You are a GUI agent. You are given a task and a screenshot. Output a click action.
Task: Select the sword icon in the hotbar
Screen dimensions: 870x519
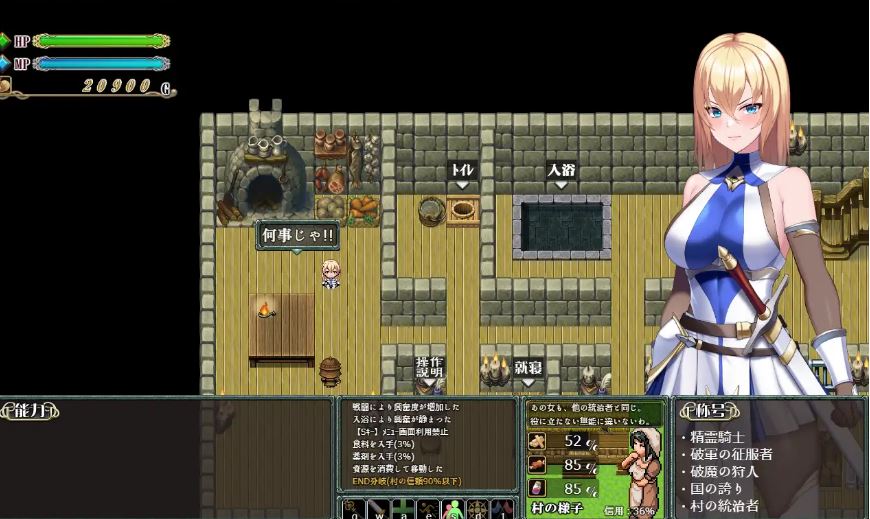pyautogui.click(x=378, y=509)
